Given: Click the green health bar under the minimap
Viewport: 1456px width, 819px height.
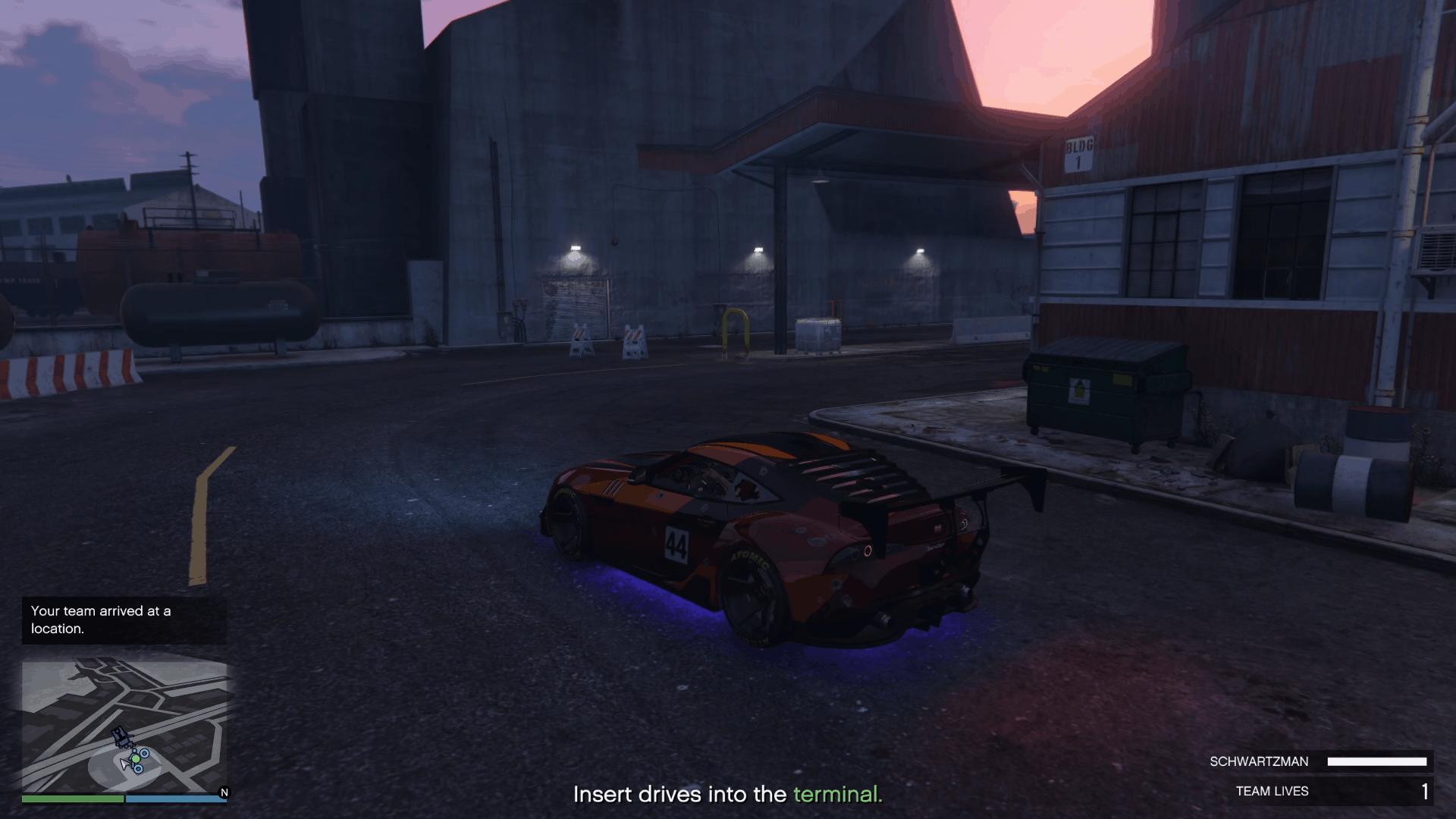Looking at the screenshot, I should (72, 800).
